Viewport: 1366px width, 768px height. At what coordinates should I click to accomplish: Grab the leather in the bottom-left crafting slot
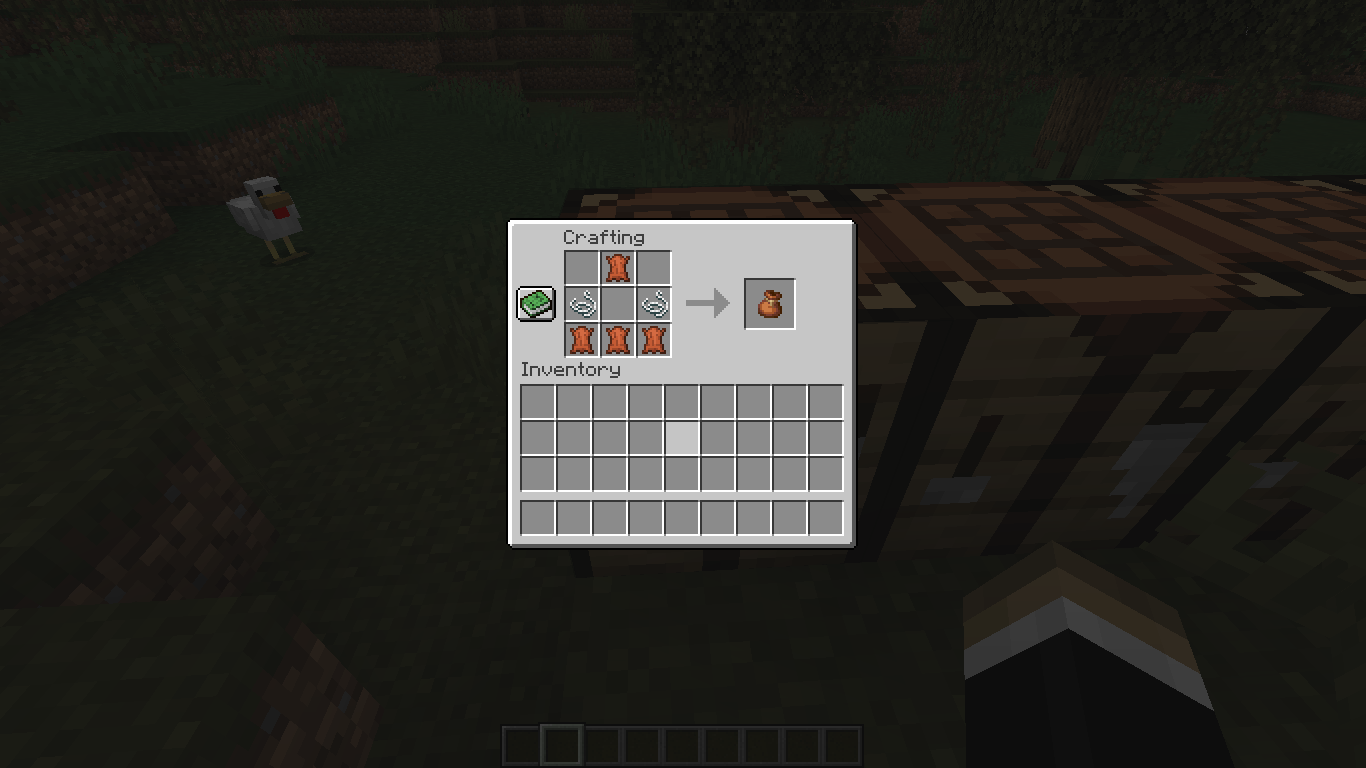click(580, 340)
